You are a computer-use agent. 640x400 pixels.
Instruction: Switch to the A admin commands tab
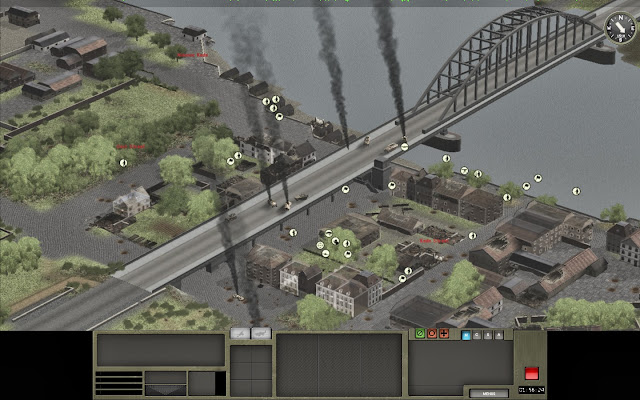pyautogui.click(x=500, y=334)
